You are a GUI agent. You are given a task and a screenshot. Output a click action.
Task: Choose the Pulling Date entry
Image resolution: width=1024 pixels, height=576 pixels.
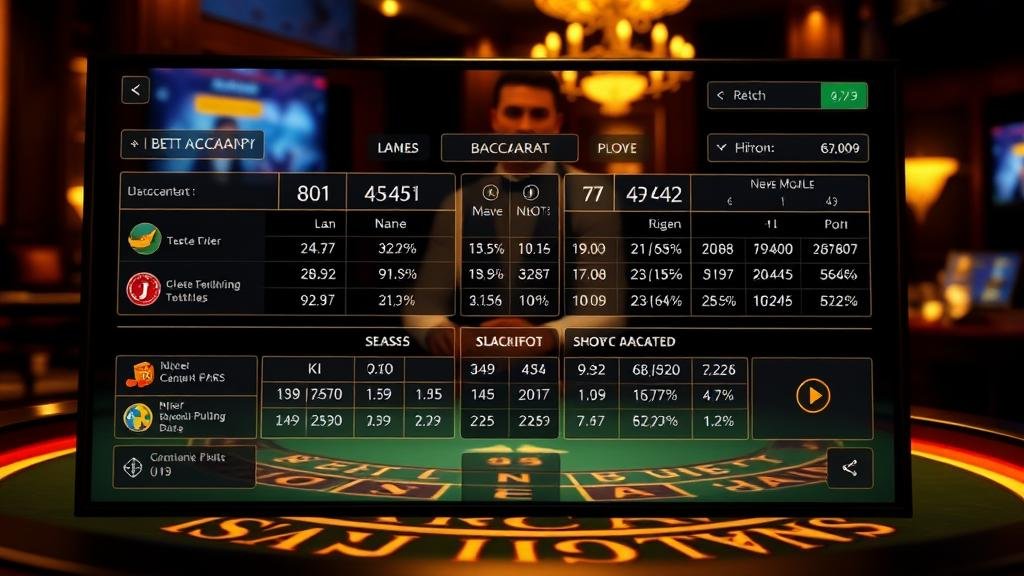186,417
